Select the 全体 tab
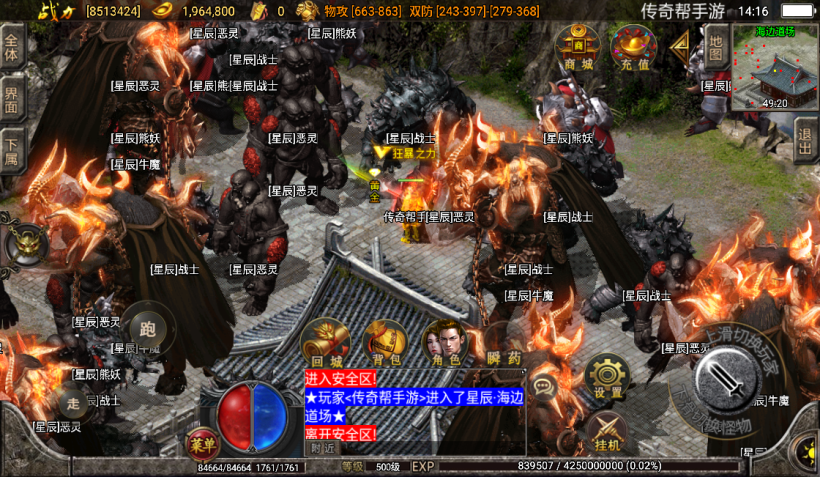Image resolution: width=820 pixels, height=477 pixels. [x=12, y=46]
